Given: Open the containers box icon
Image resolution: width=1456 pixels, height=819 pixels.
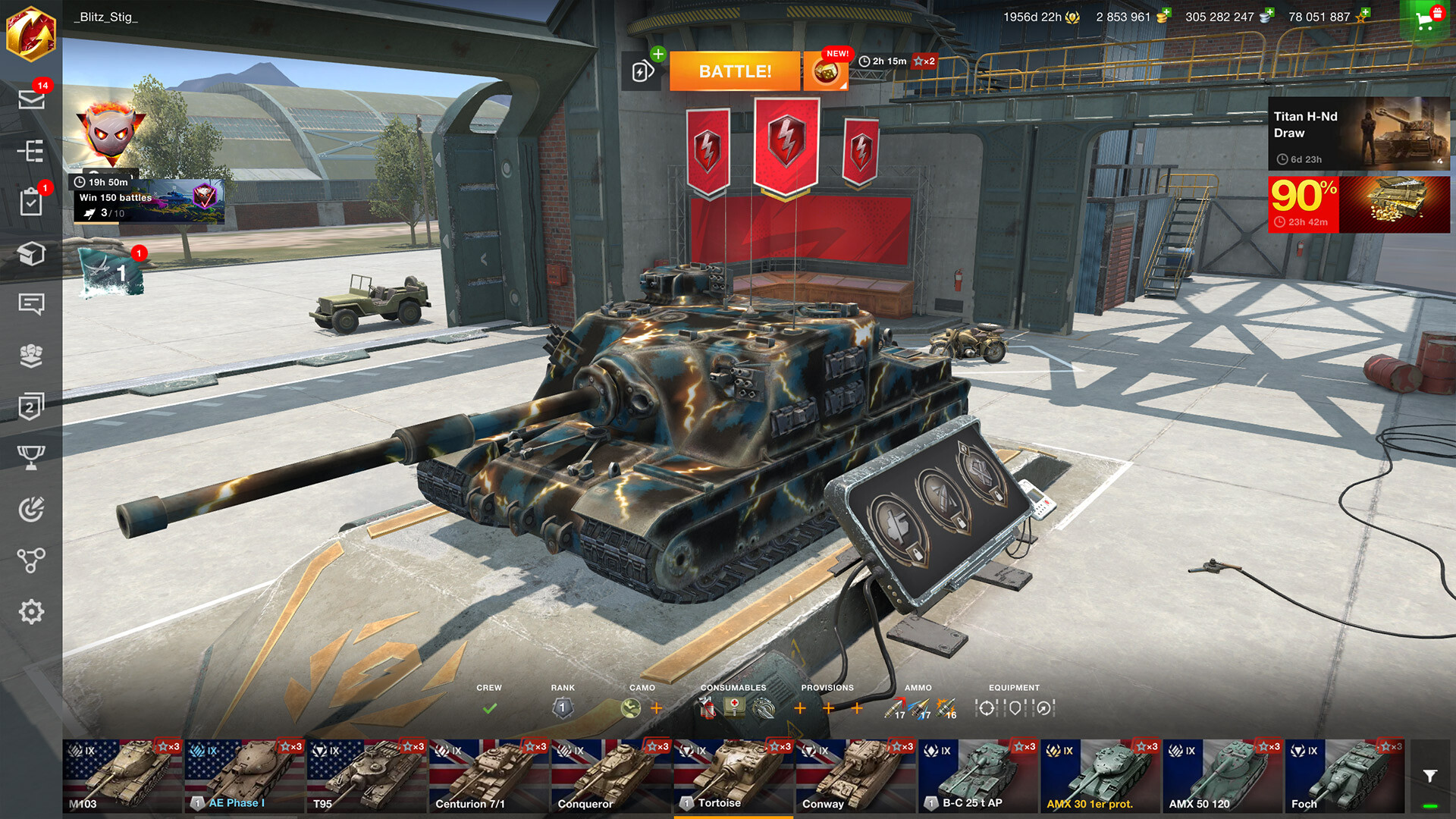Looking at the screenshot, I should tap(32, 254).
